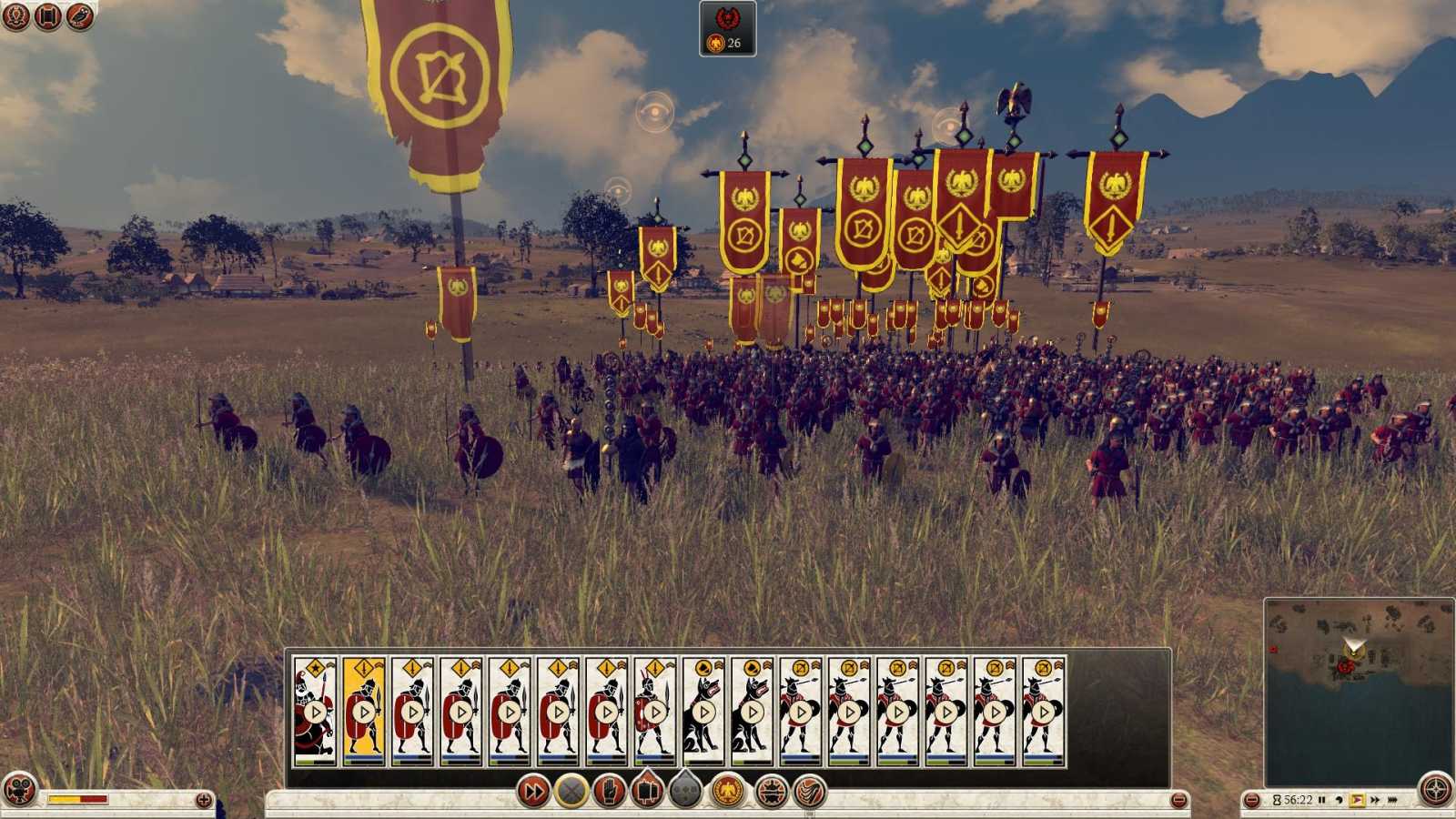
Task: Pause the battle timer
Action: pos(1322,799)
